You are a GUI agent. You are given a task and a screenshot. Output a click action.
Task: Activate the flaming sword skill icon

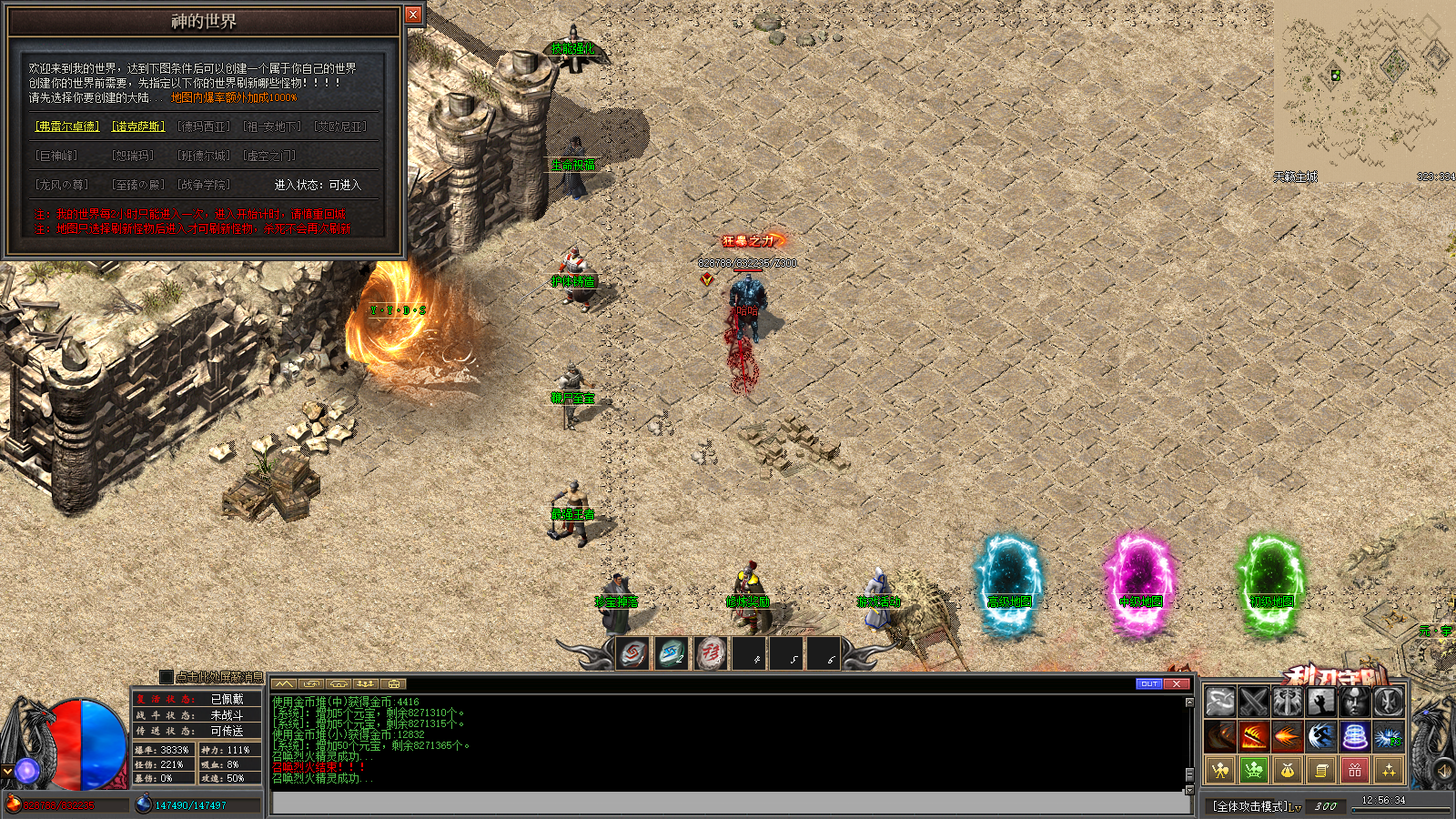1253,735
